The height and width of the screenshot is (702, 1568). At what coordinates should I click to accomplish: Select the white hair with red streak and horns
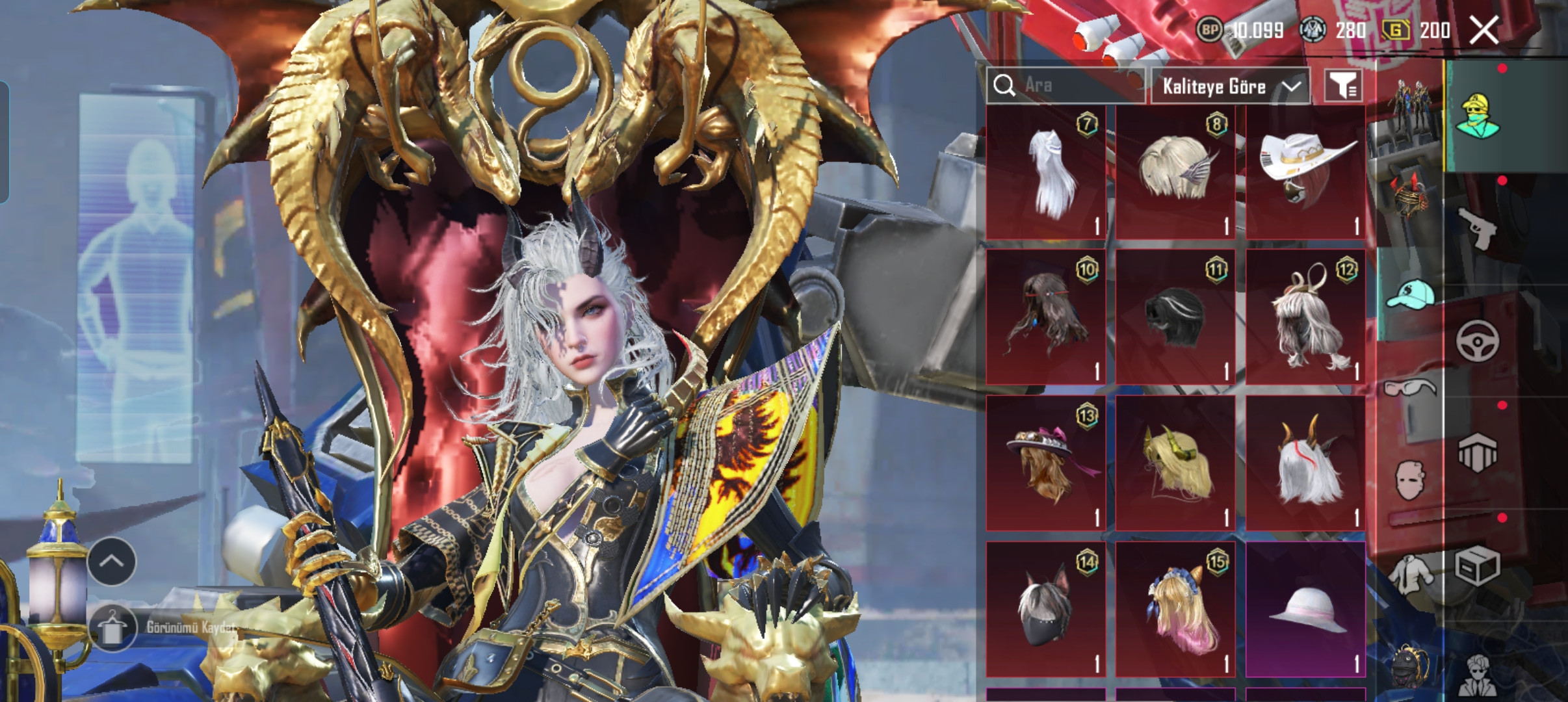click(1305, 462)
